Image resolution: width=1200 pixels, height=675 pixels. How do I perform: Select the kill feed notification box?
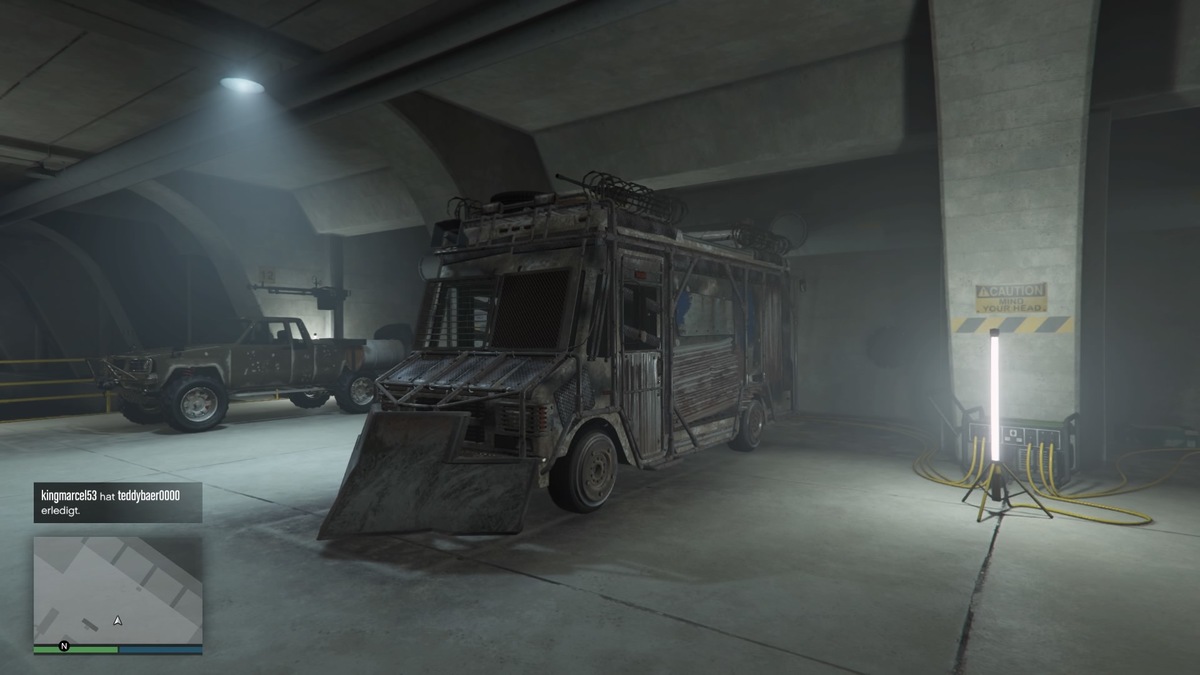118,502
